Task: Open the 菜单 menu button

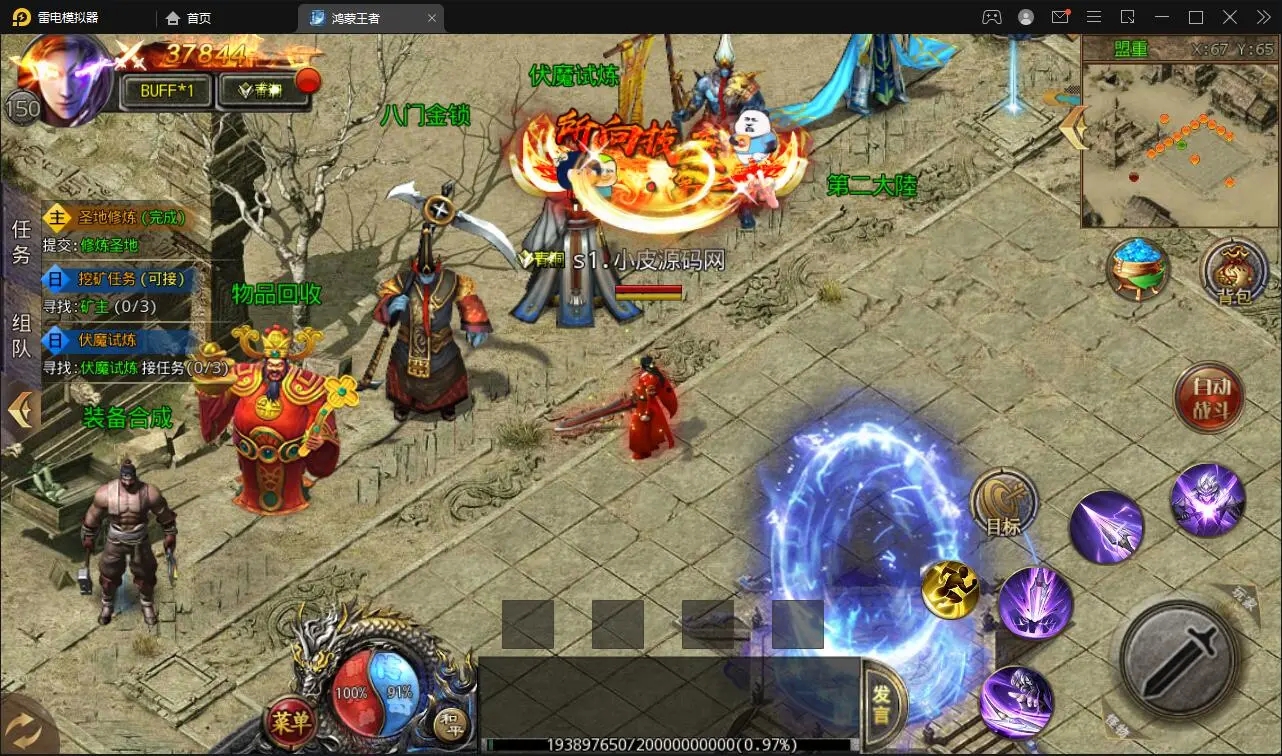Action: point(289,718)
